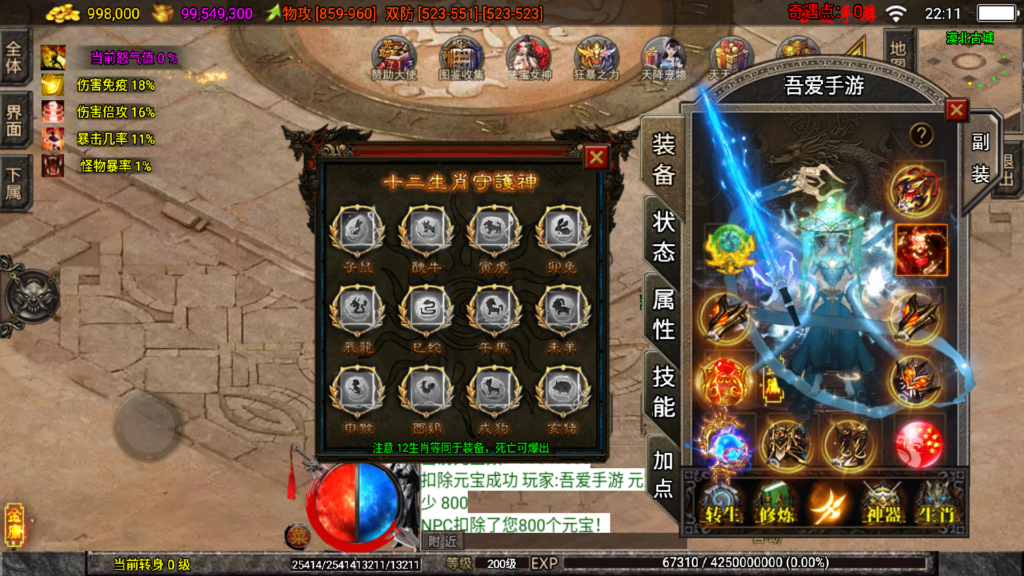Open the 属性 attributes tab

pos(664,312)
